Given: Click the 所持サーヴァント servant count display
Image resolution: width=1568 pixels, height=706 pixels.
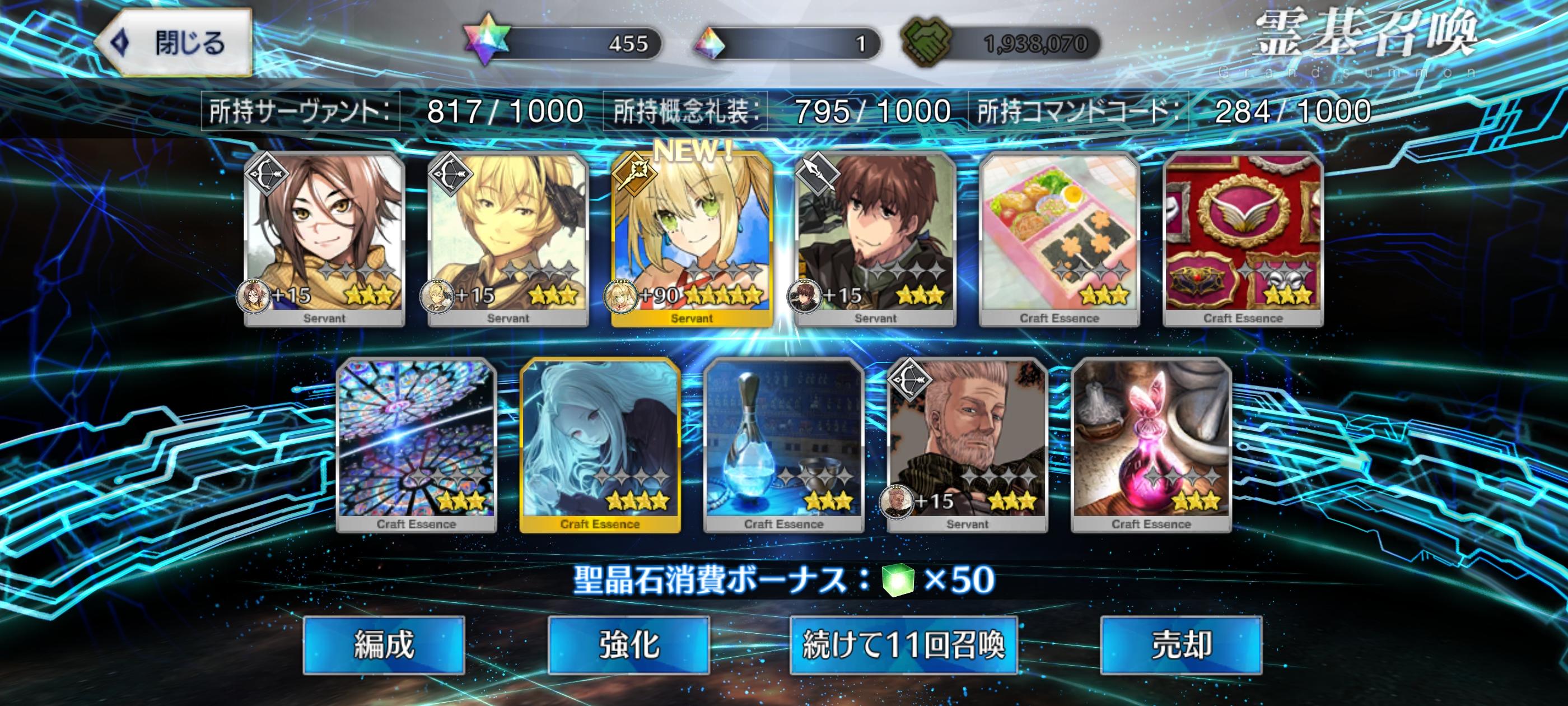Looking at the screenshot, I should click(x=393, y=109).
